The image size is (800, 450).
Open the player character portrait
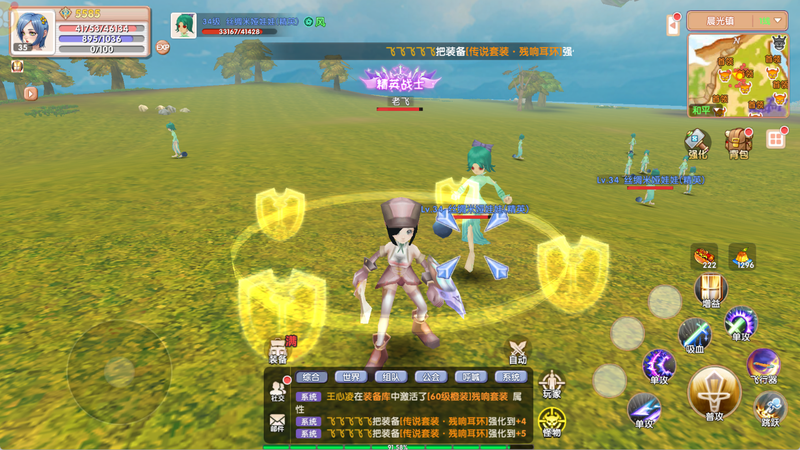pyautogui.click(x=32, y=31)
